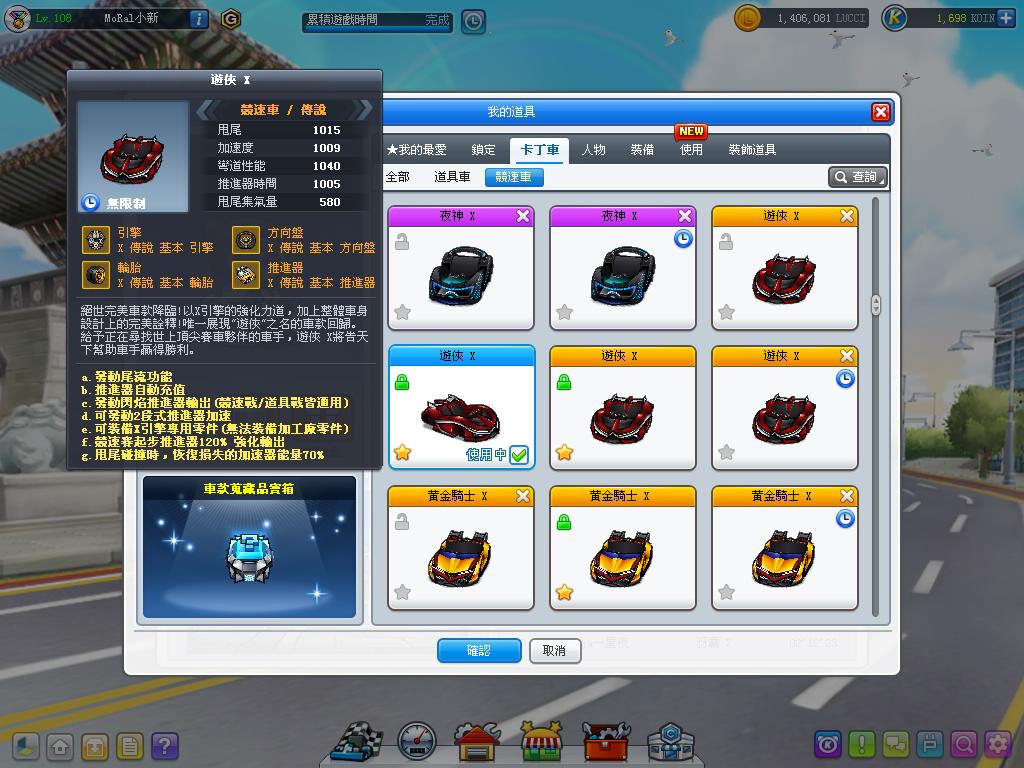Switch to the 鎖定 tab
The width and height of the screenshot is (1024, 768).
tap(483, 150)
